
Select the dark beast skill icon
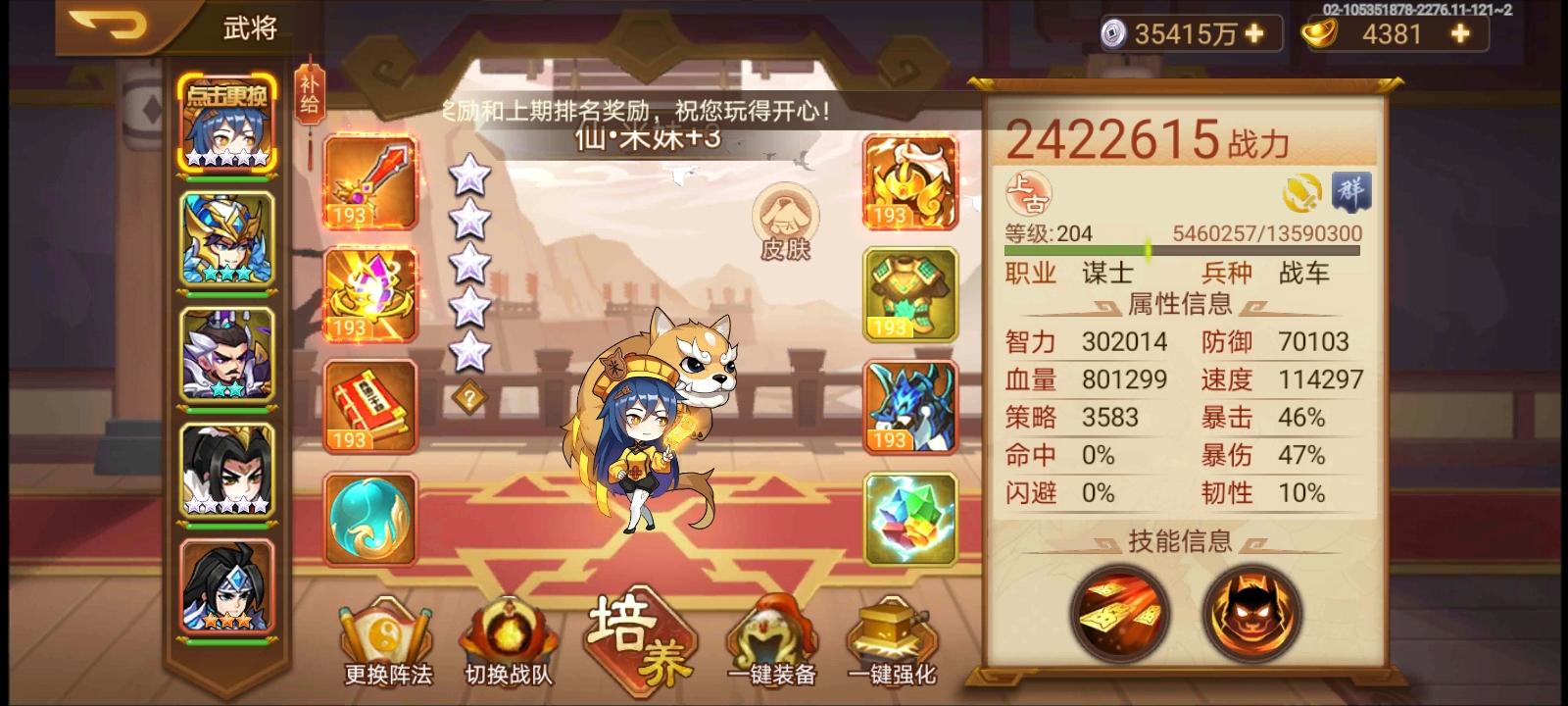[1249, 614]
